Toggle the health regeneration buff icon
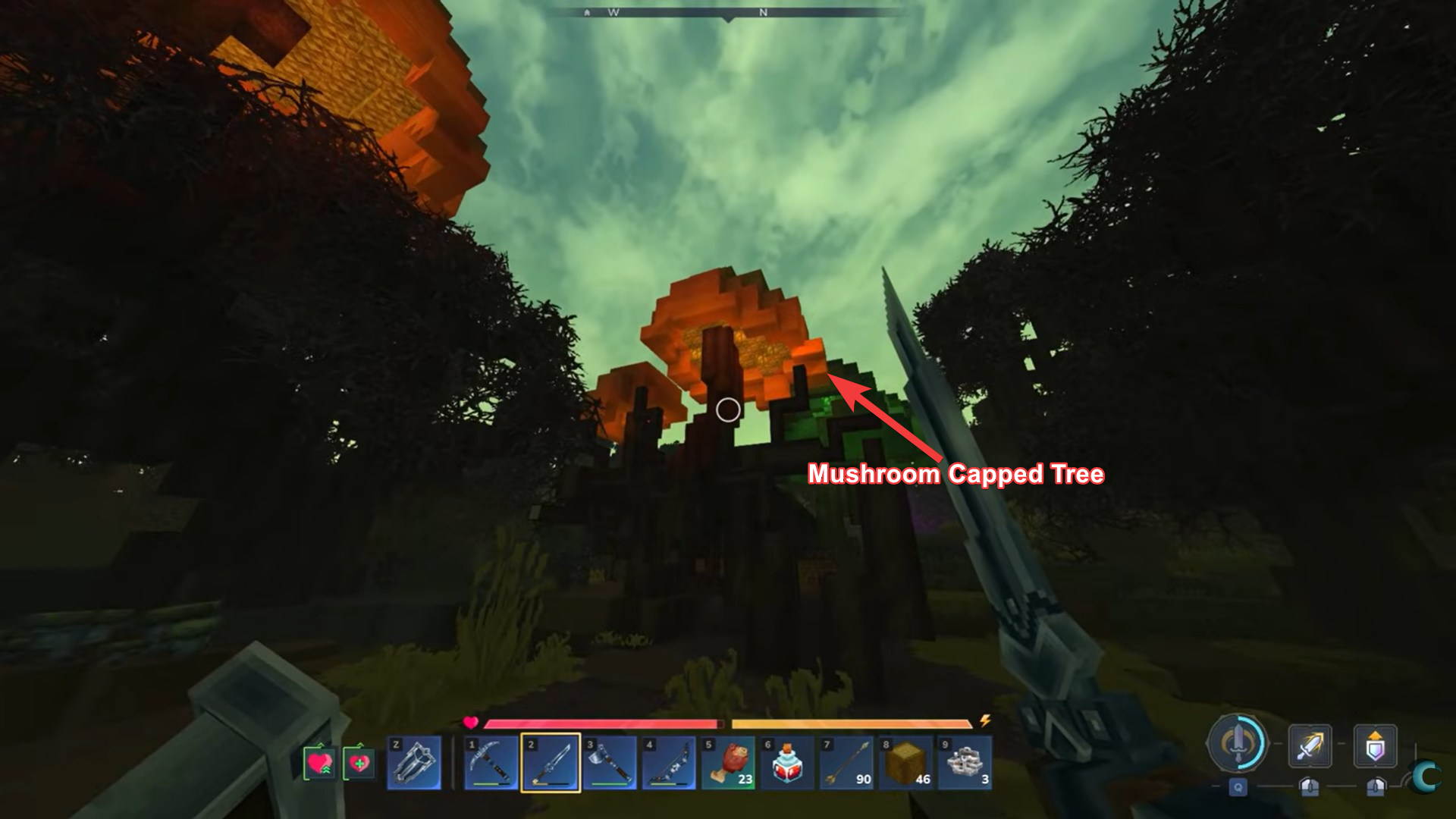Viewport: 1456px width, 819px height. [320, 761]
